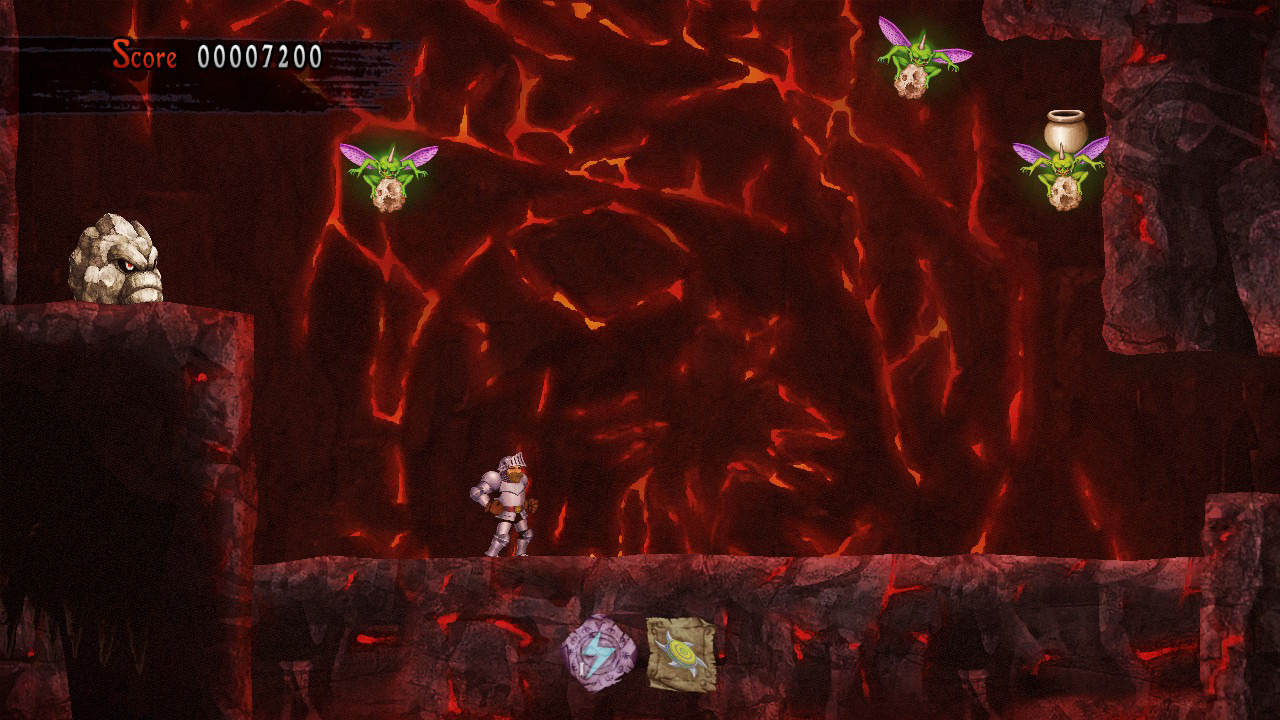Select the lightning bolt magic stone icon
Screen dimensions: 1280x720
click(599, 652)
